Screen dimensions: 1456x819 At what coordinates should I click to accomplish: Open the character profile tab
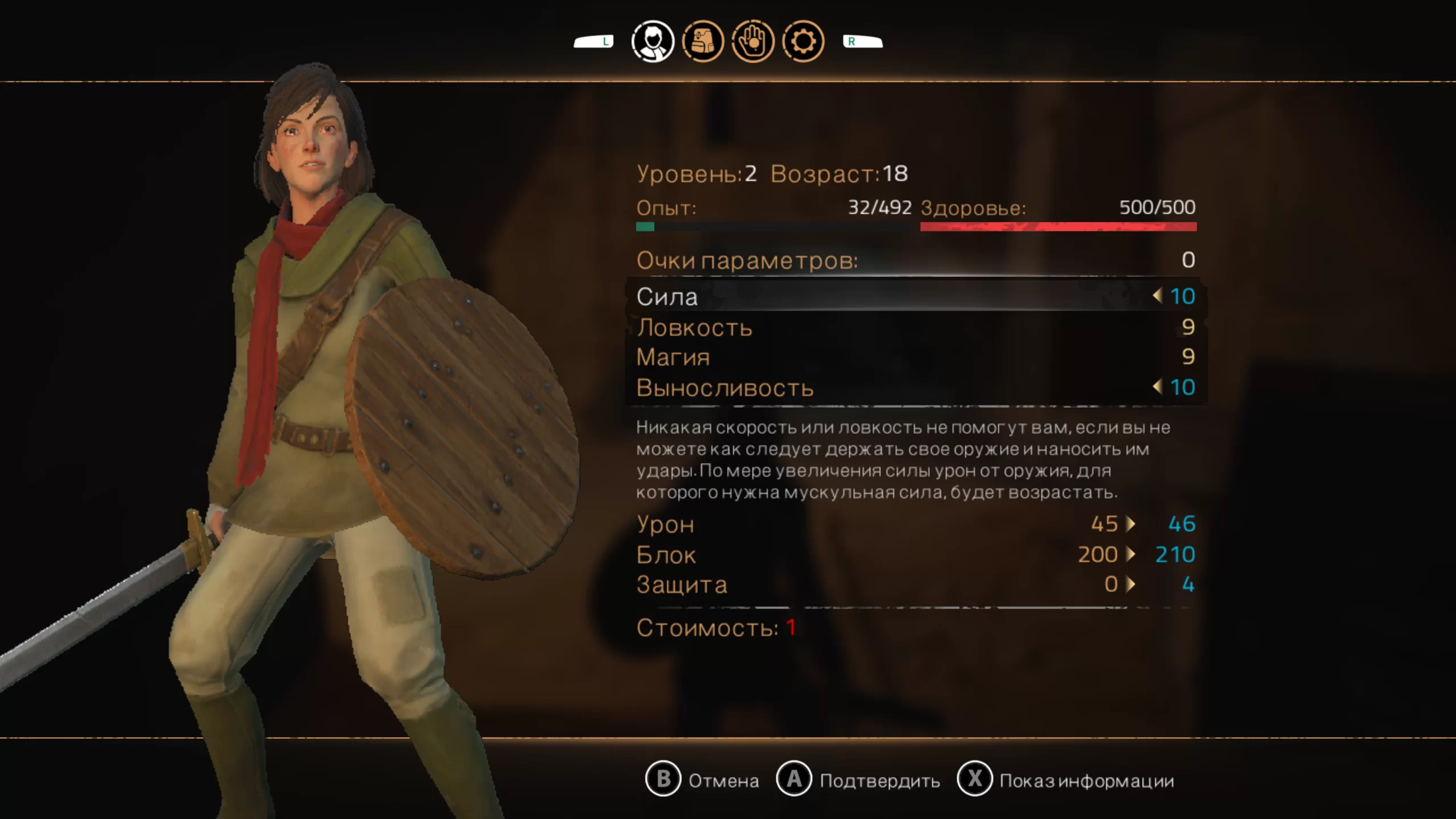pos(652,42)
